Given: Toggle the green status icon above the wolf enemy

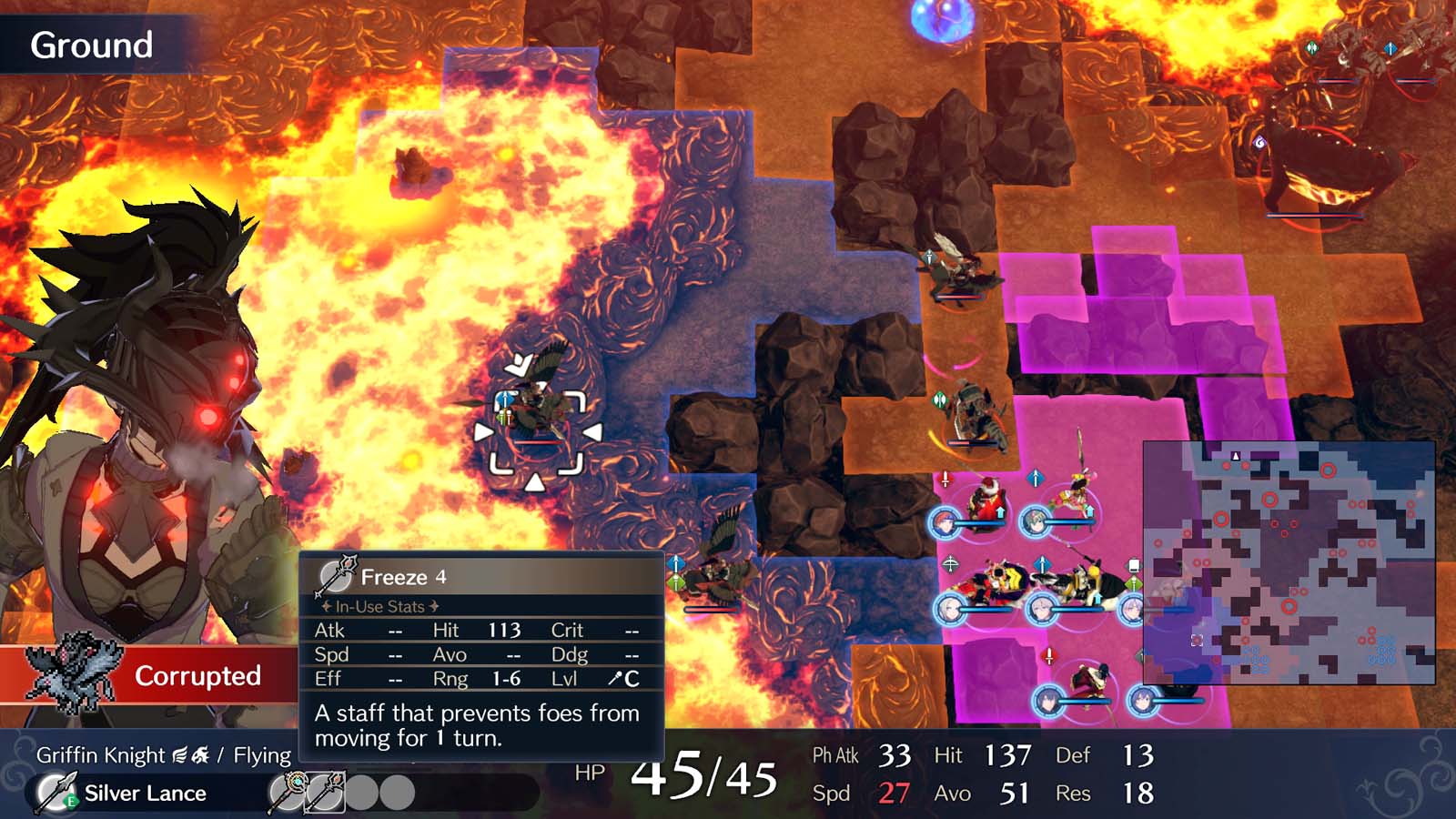Looking at the screenshot, I should (x=939, y=399).
